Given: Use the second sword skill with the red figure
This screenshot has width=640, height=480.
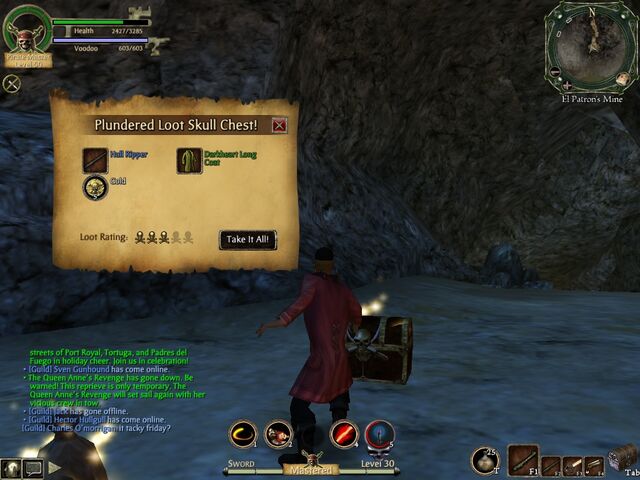Looking at the screenshot, I should pyautogui.click(x=278, y=433).
